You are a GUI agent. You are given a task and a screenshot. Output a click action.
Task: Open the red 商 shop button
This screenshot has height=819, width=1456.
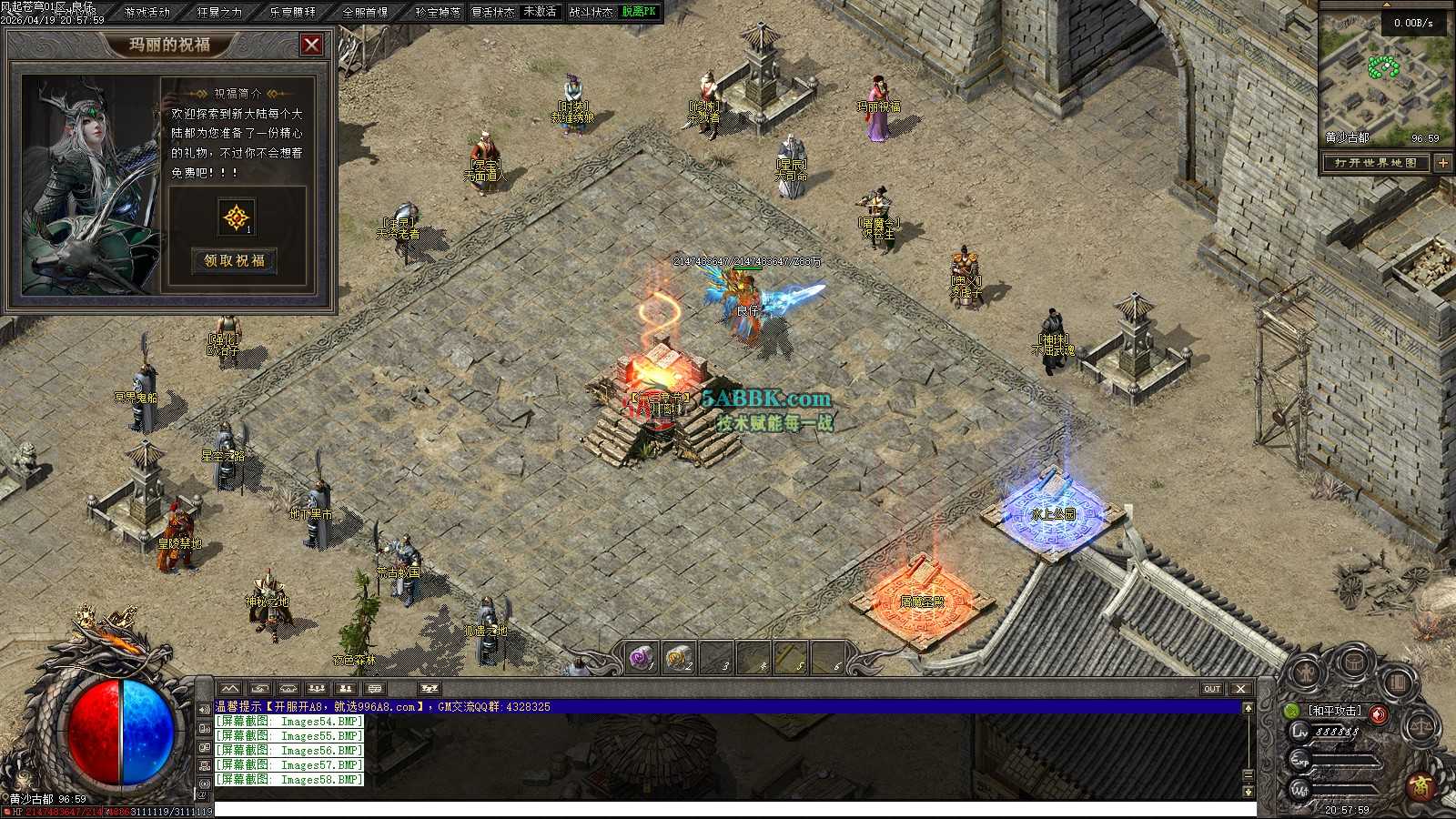coord(1421,785)
